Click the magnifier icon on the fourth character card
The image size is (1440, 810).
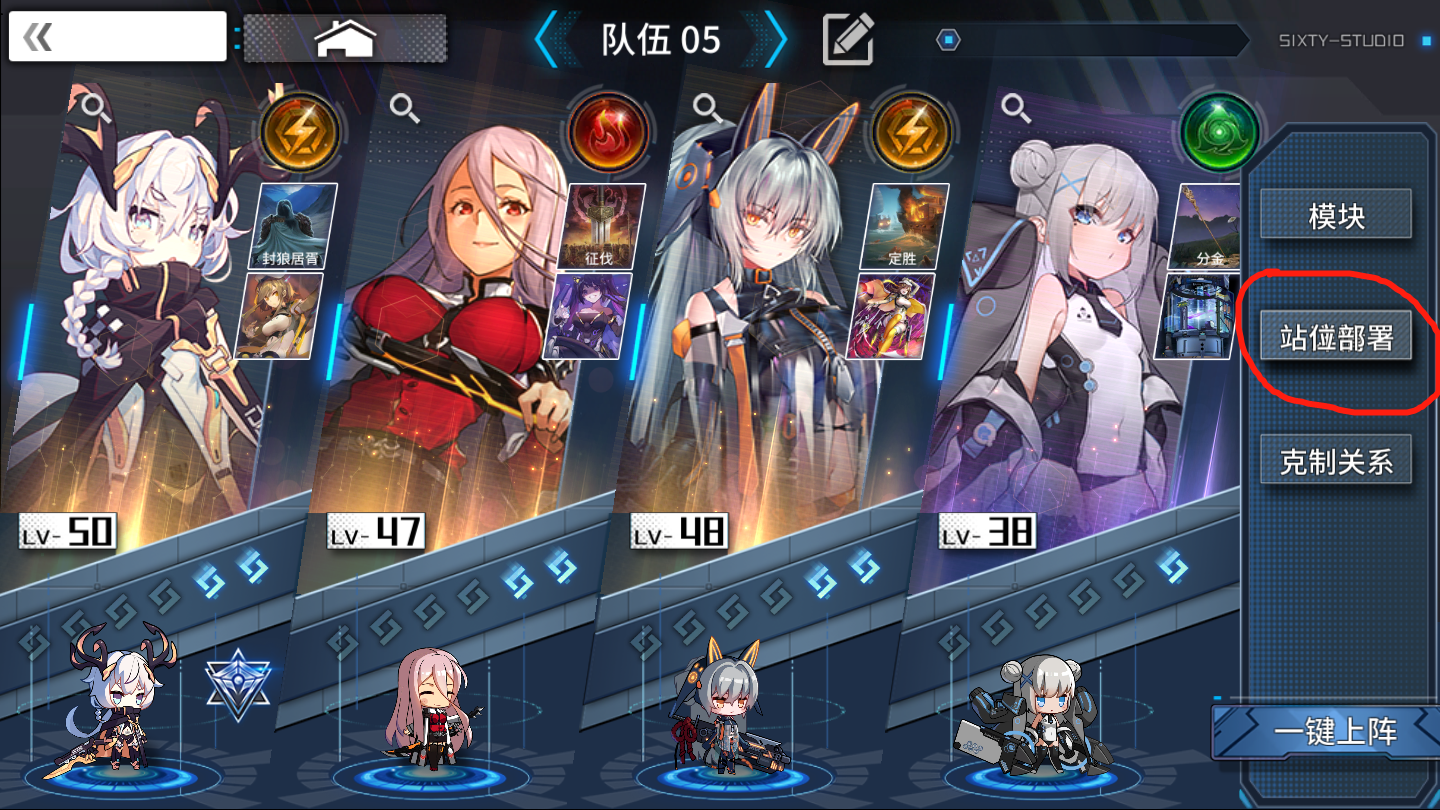(x=1013, y=110)
